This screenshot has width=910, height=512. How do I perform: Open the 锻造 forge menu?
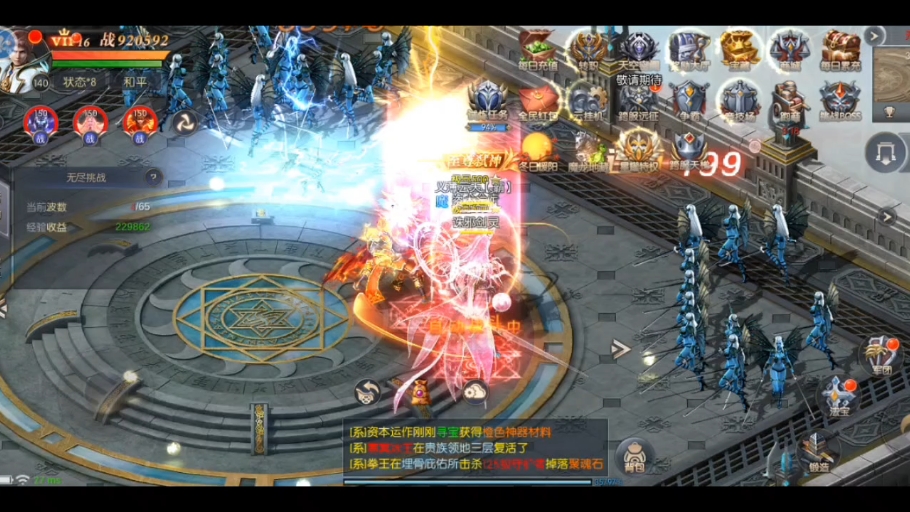click(818, 449)
